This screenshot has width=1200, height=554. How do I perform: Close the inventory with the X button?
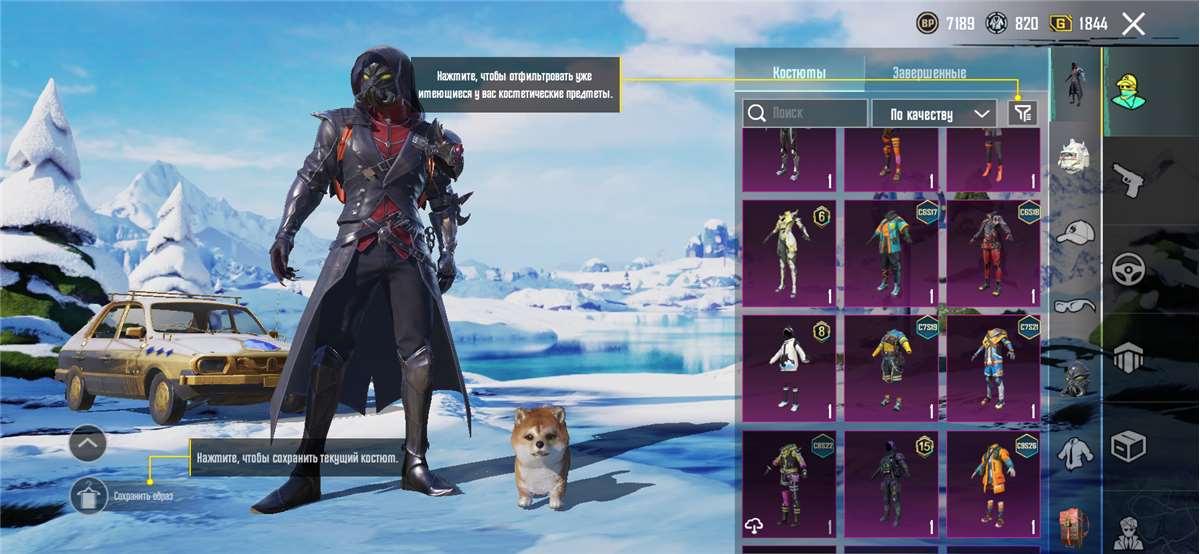pyautogui.click(x=1133, y=24)
